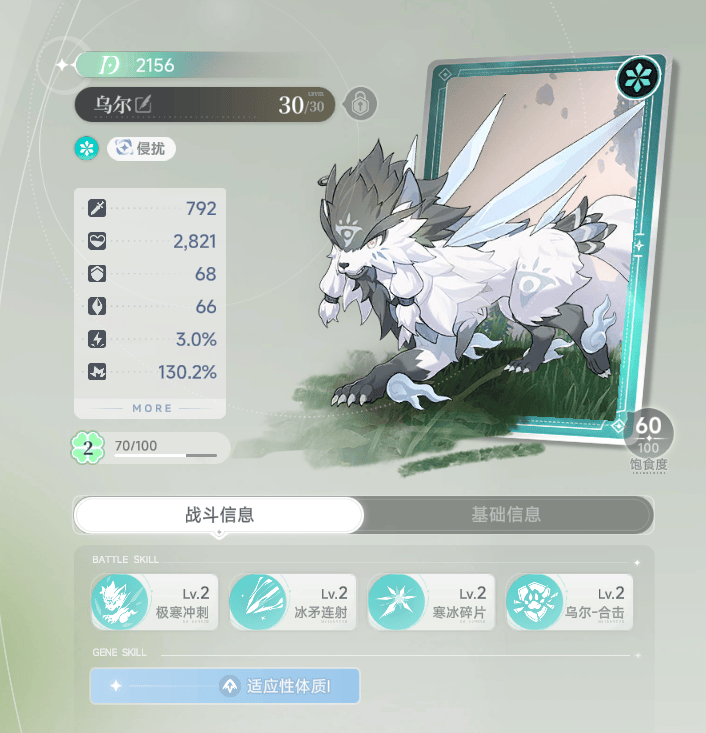Expand stats with the MORE button

[x=152, y=408]
